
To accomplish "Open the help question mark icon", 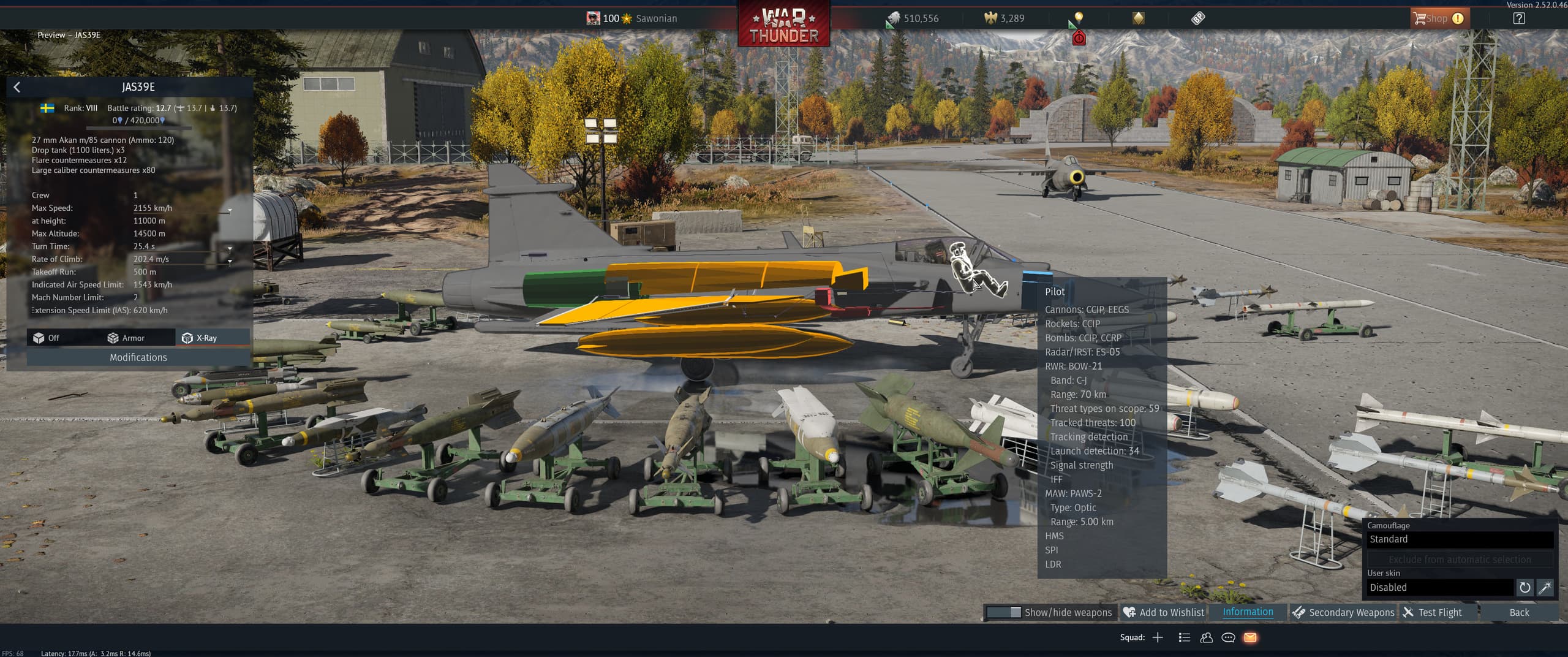I will click(1519, 18).
